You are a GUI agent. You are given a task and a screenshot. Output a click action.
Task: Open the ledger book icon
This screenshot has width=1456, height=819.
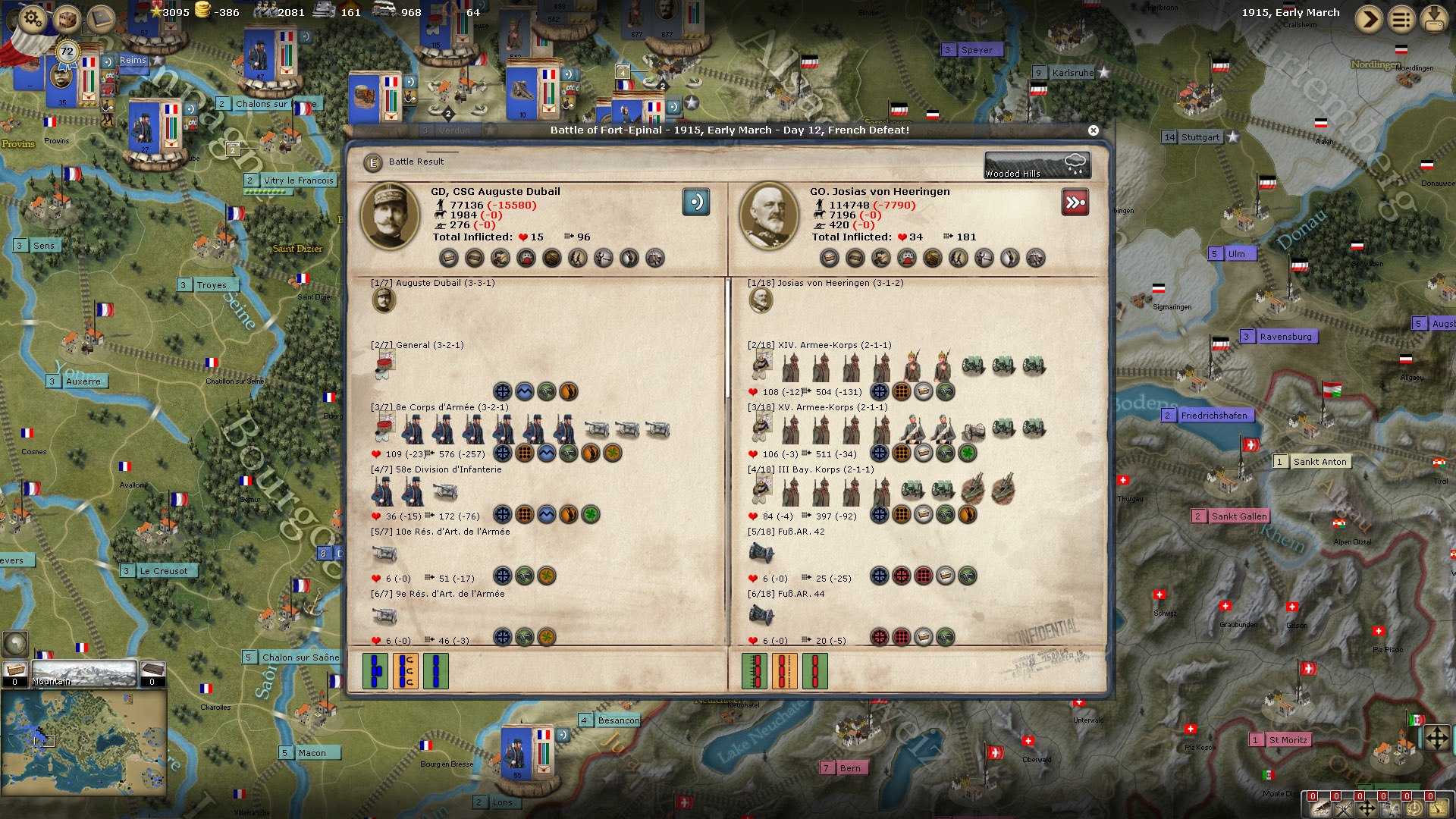99,18
